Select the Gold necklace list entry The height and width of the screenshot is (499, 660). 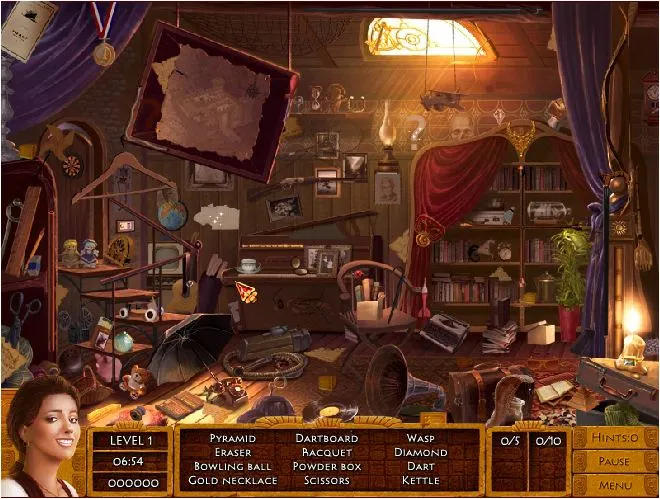click(x=232, y=480)
